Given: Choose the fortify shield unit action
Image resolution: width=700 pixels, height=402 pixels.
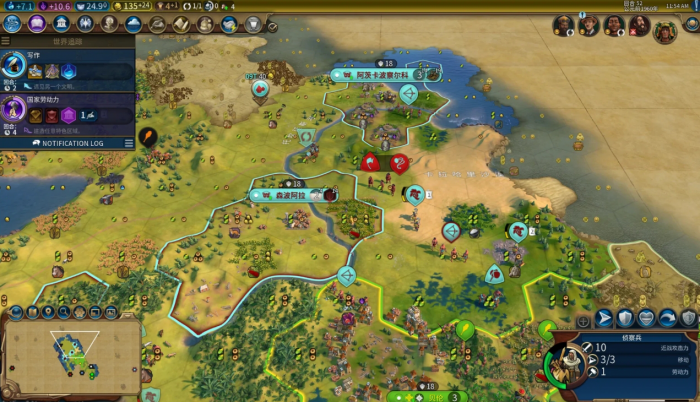Looking at the screenshot, I should (x=625, y=318).
